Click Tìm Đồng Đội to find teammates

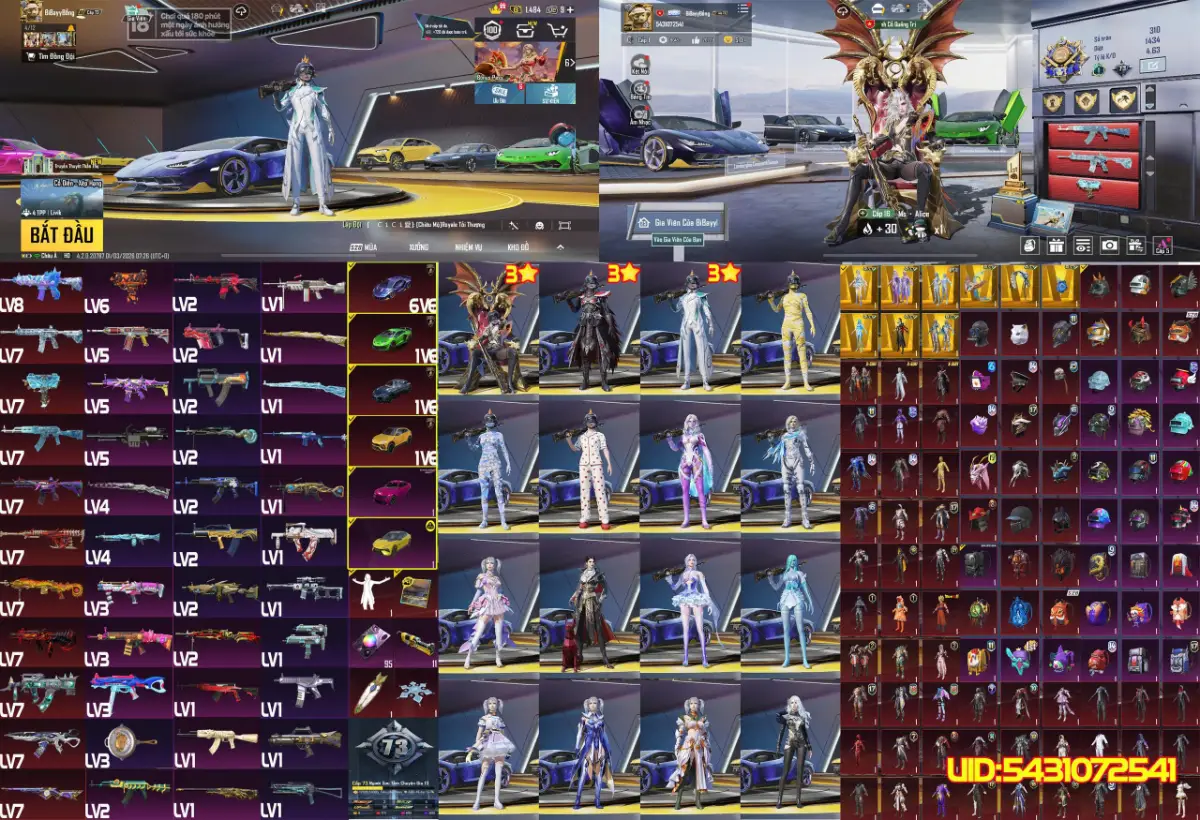(x=54, y=56)
